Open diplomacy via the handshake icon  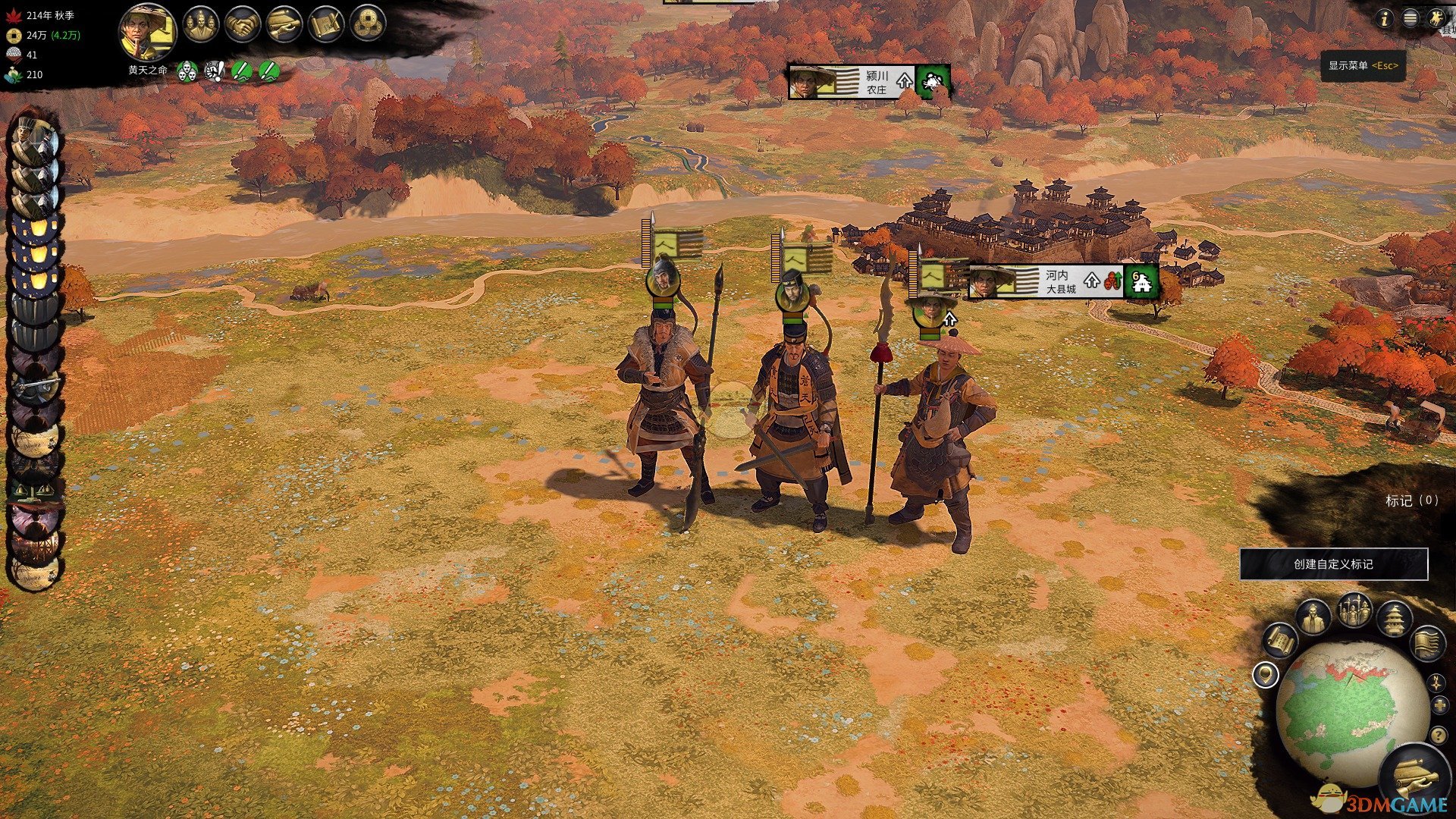(243, 25)
